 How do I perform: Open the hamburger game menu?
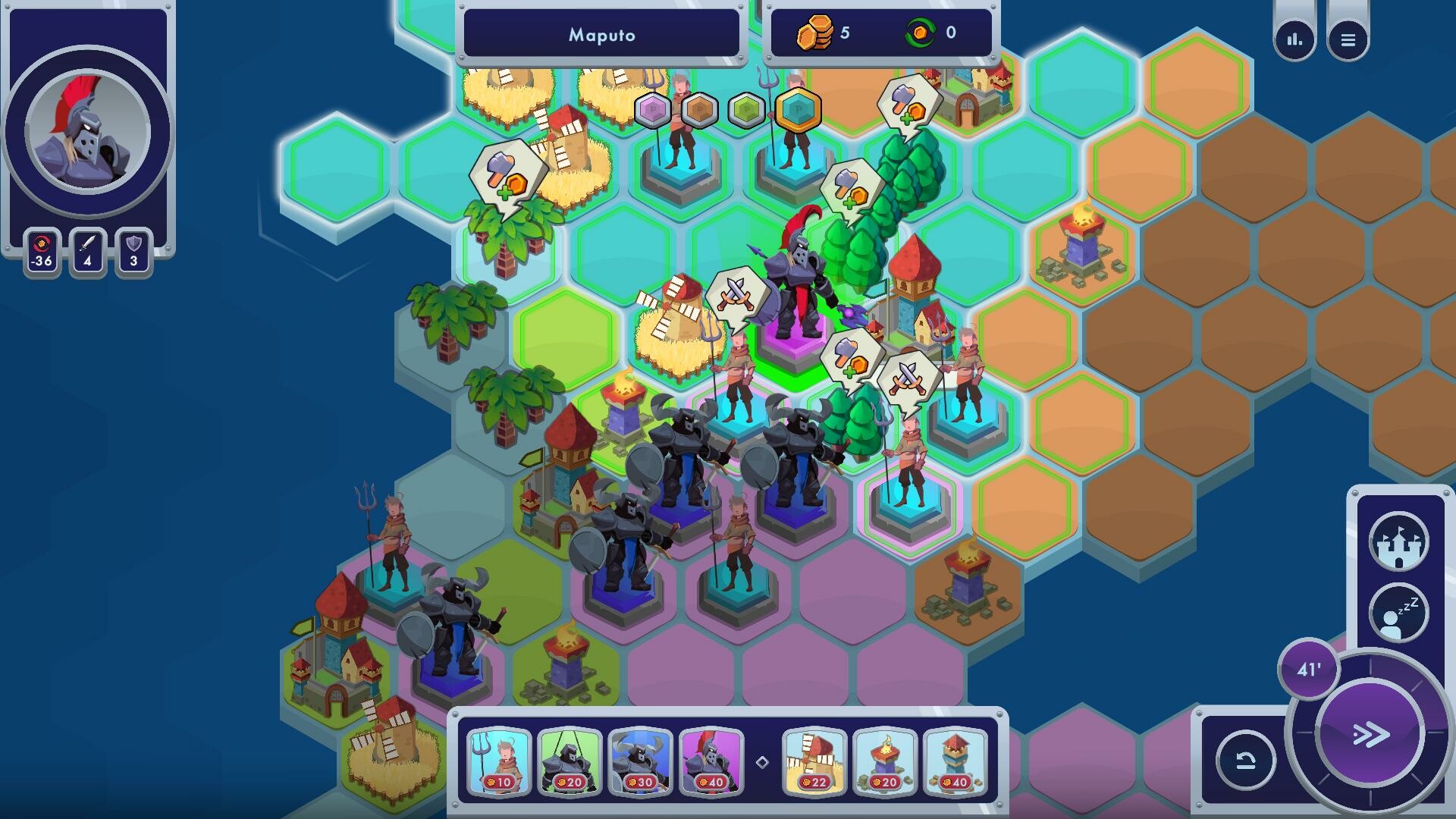coord(1348,39)
